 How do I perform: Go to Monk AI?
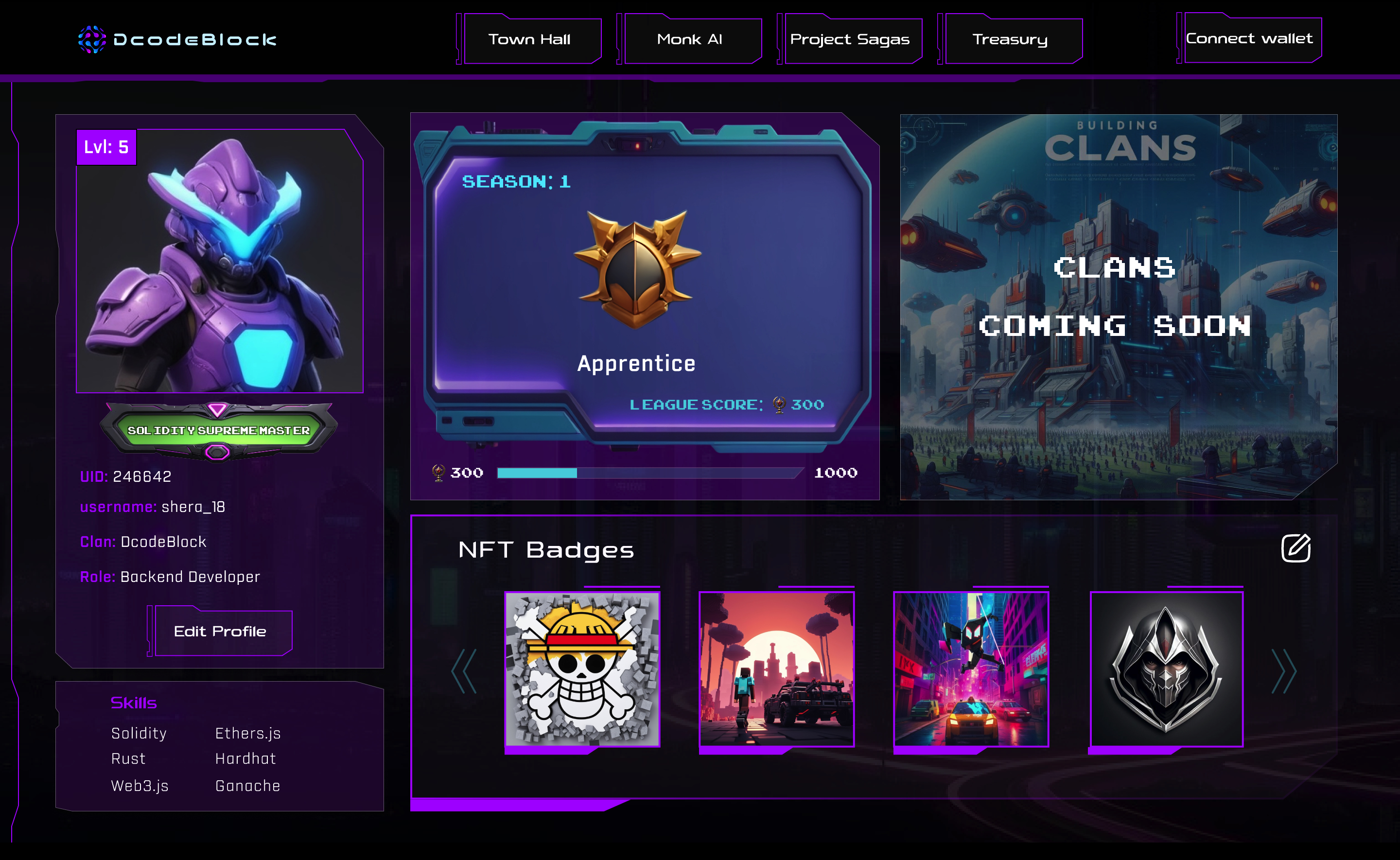pyautogui.click(x=690, y=39)
